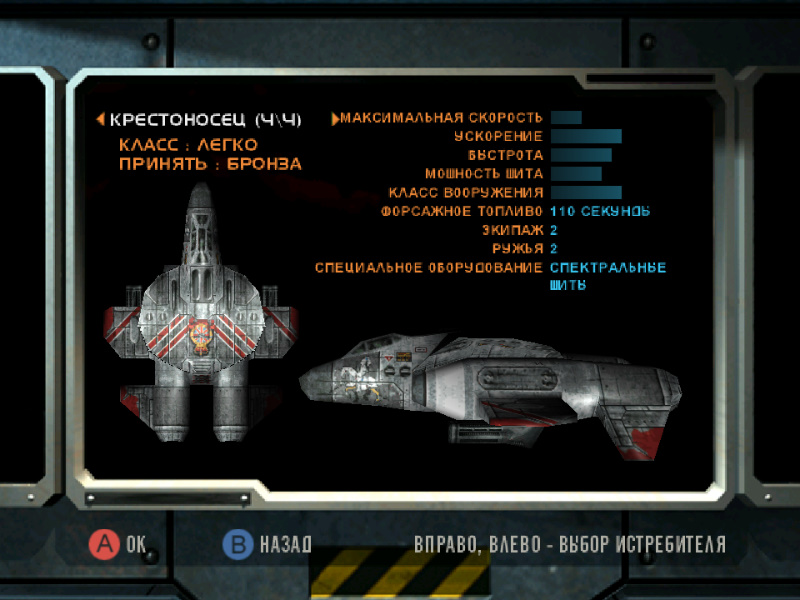
Task: Select previous fighter with the left arrow
Action: click(x=100, y=119)
